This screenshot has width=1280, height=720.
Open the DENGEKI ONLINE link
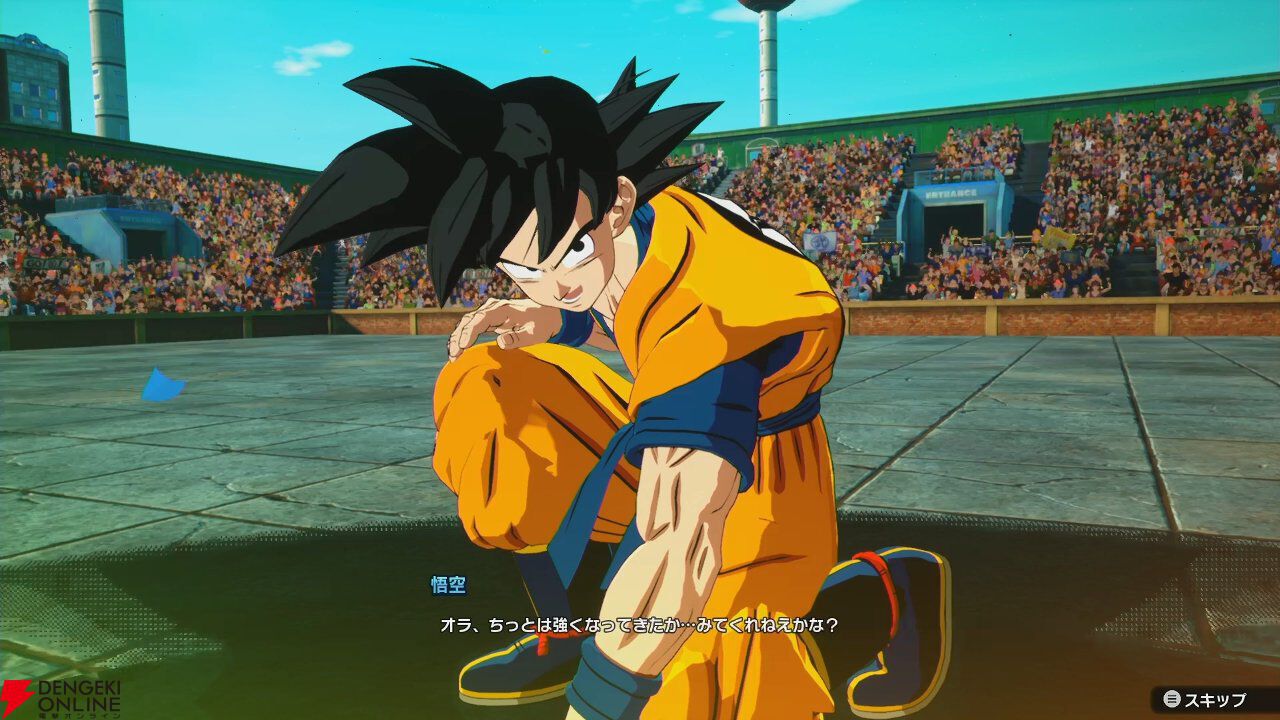tap(60, 695)
